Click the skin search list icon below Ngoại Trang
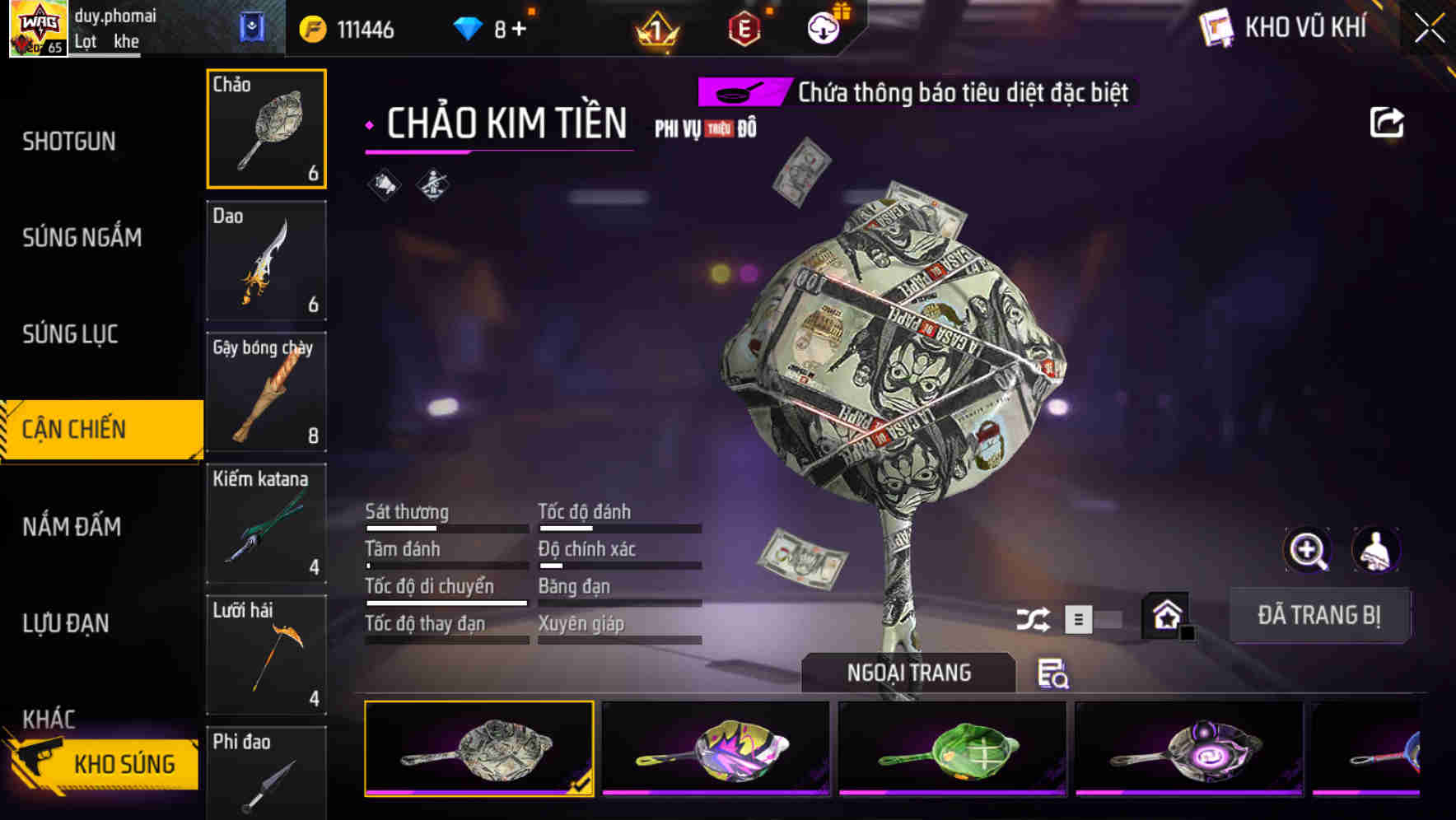Viewport: 1456px width, 820px height. (1052, 674)
